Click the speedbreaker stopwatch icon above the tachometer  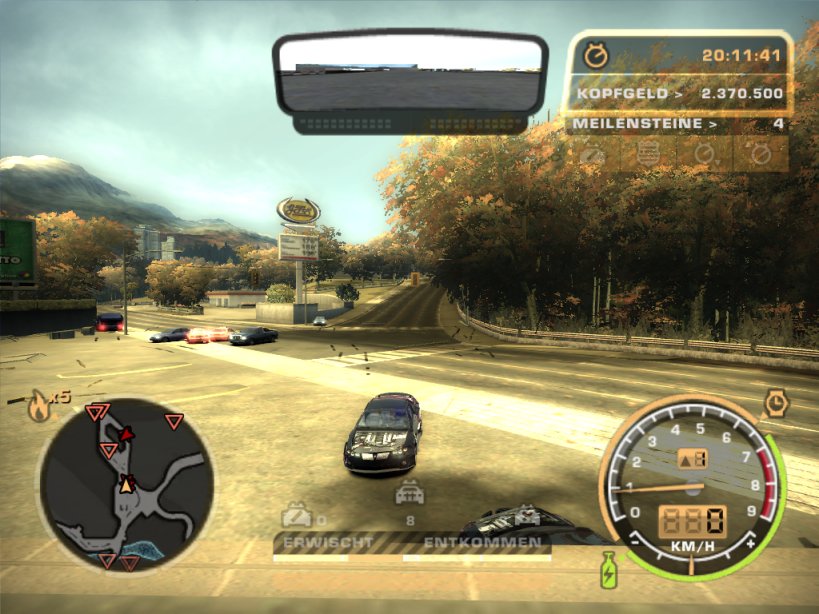[777, 403]
